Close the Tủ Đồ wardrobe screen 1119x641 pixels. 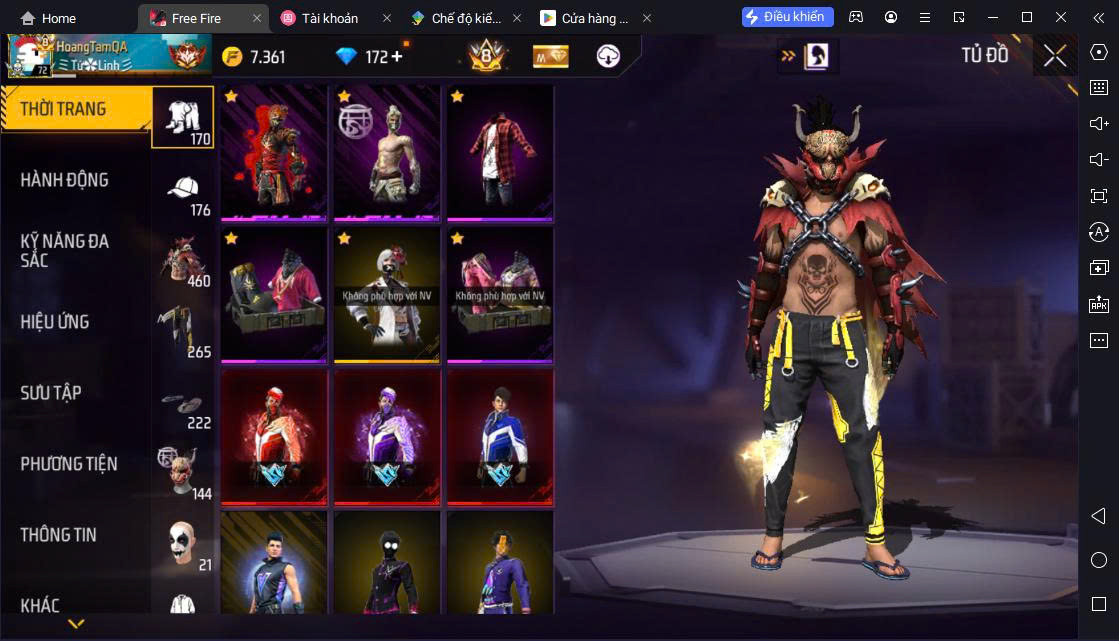tap(1055, 56)
